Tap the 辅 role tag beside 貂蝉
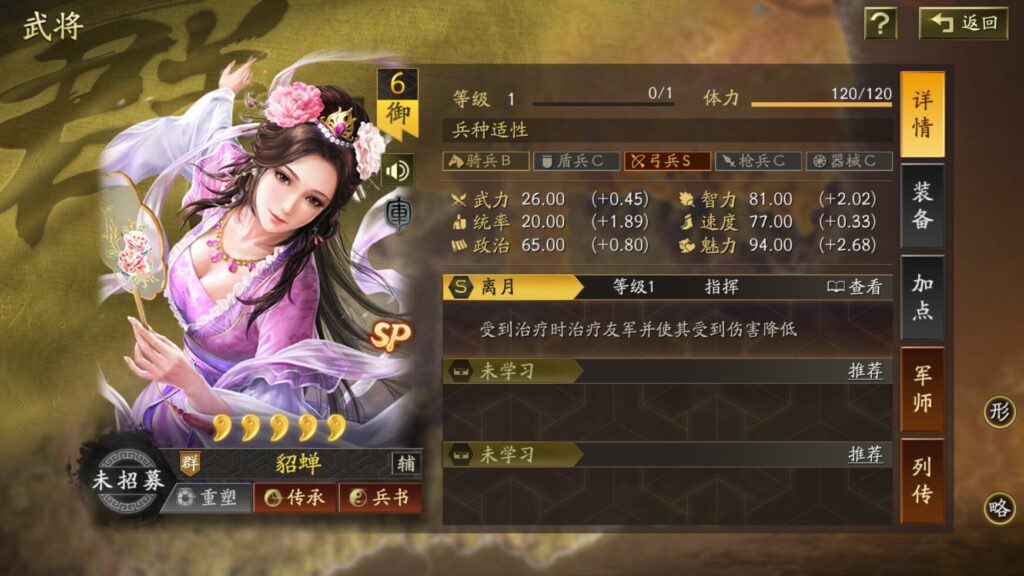The width and height of the screenshot is (1024, 576). coord(406,463)
